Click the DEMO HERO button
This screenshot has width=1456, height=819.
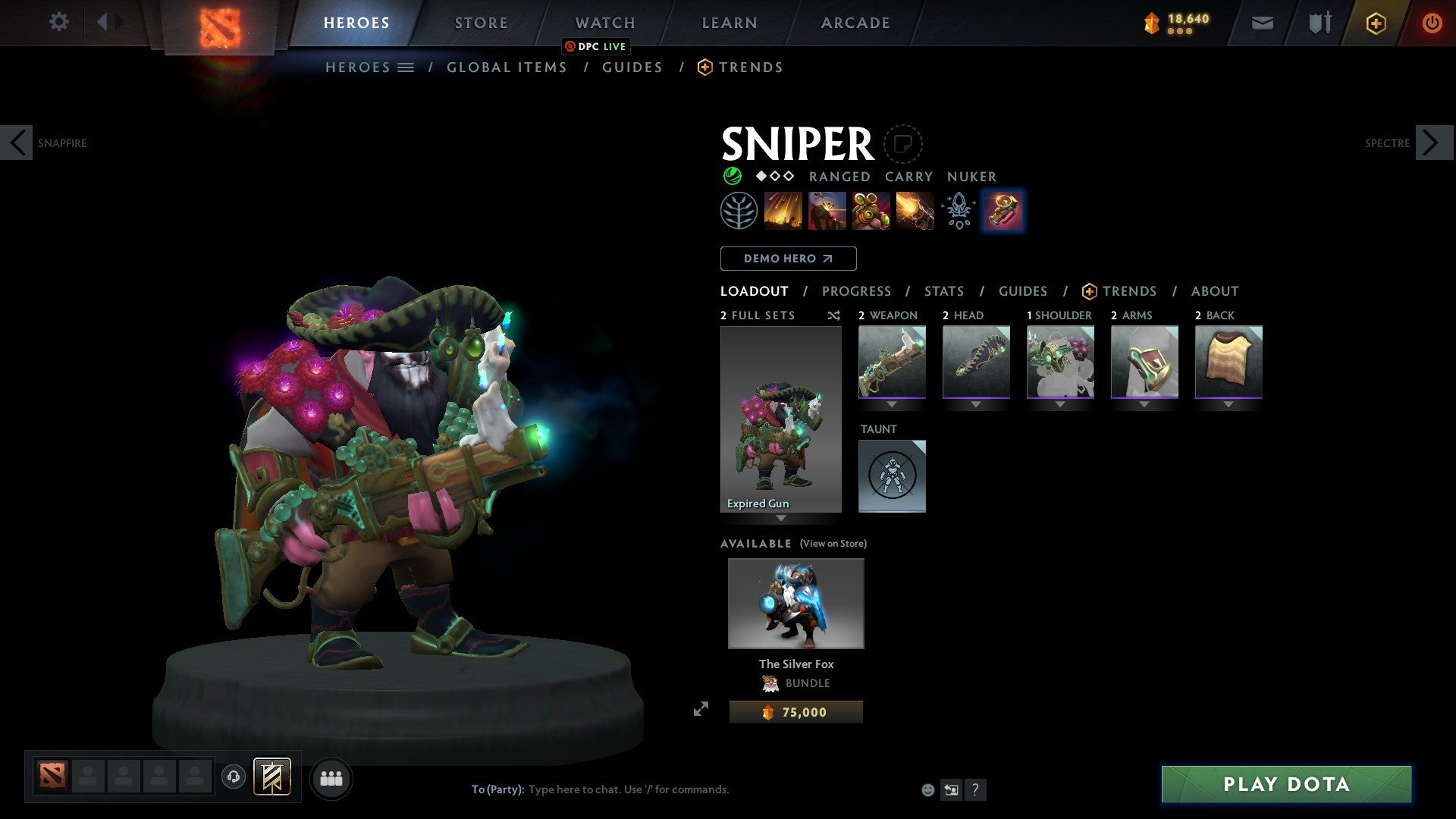click(788, 258)
